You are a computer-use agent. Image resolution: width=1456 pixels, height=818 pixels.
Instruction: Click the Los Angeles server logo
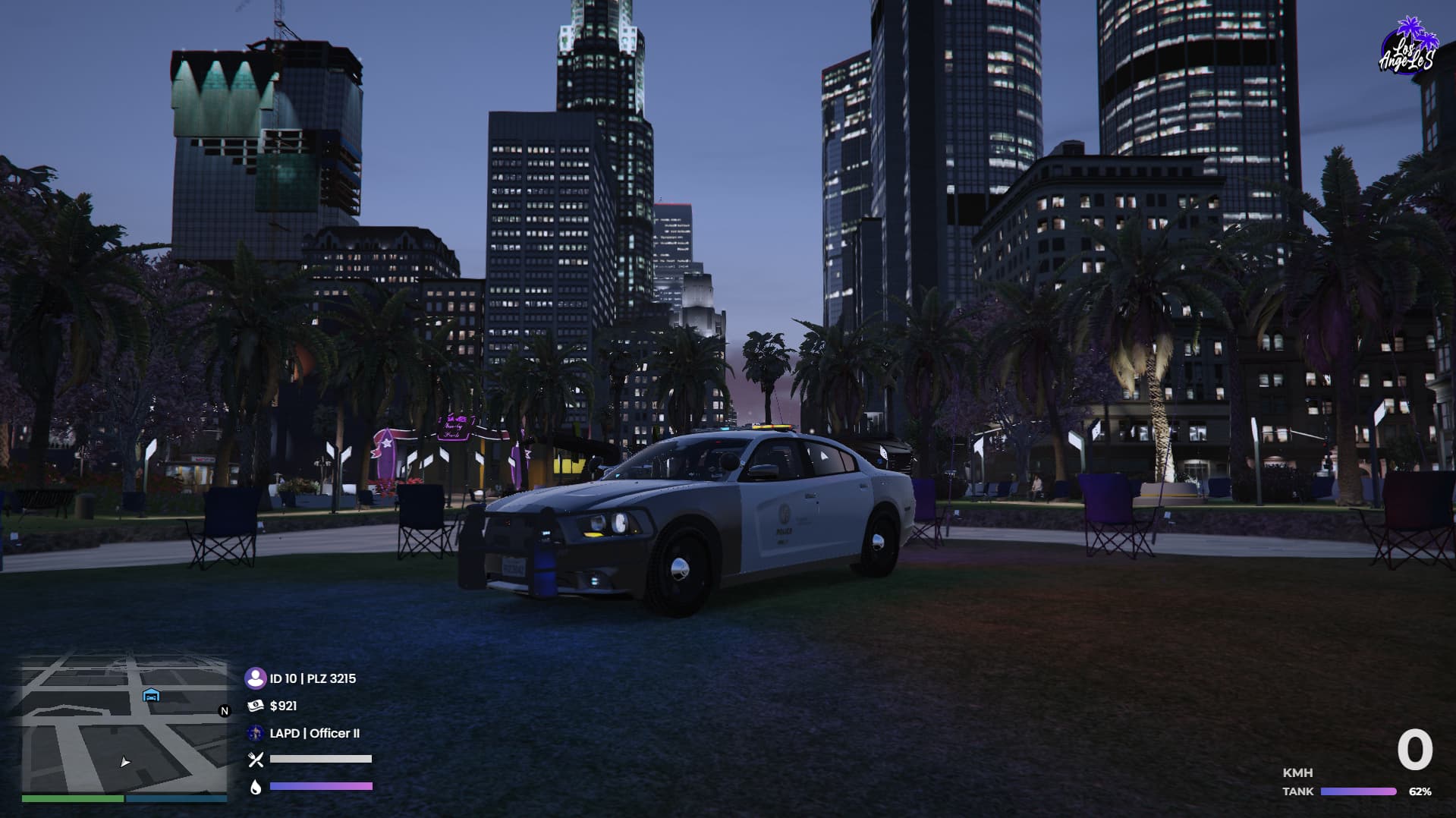[x=1407, y=47]
